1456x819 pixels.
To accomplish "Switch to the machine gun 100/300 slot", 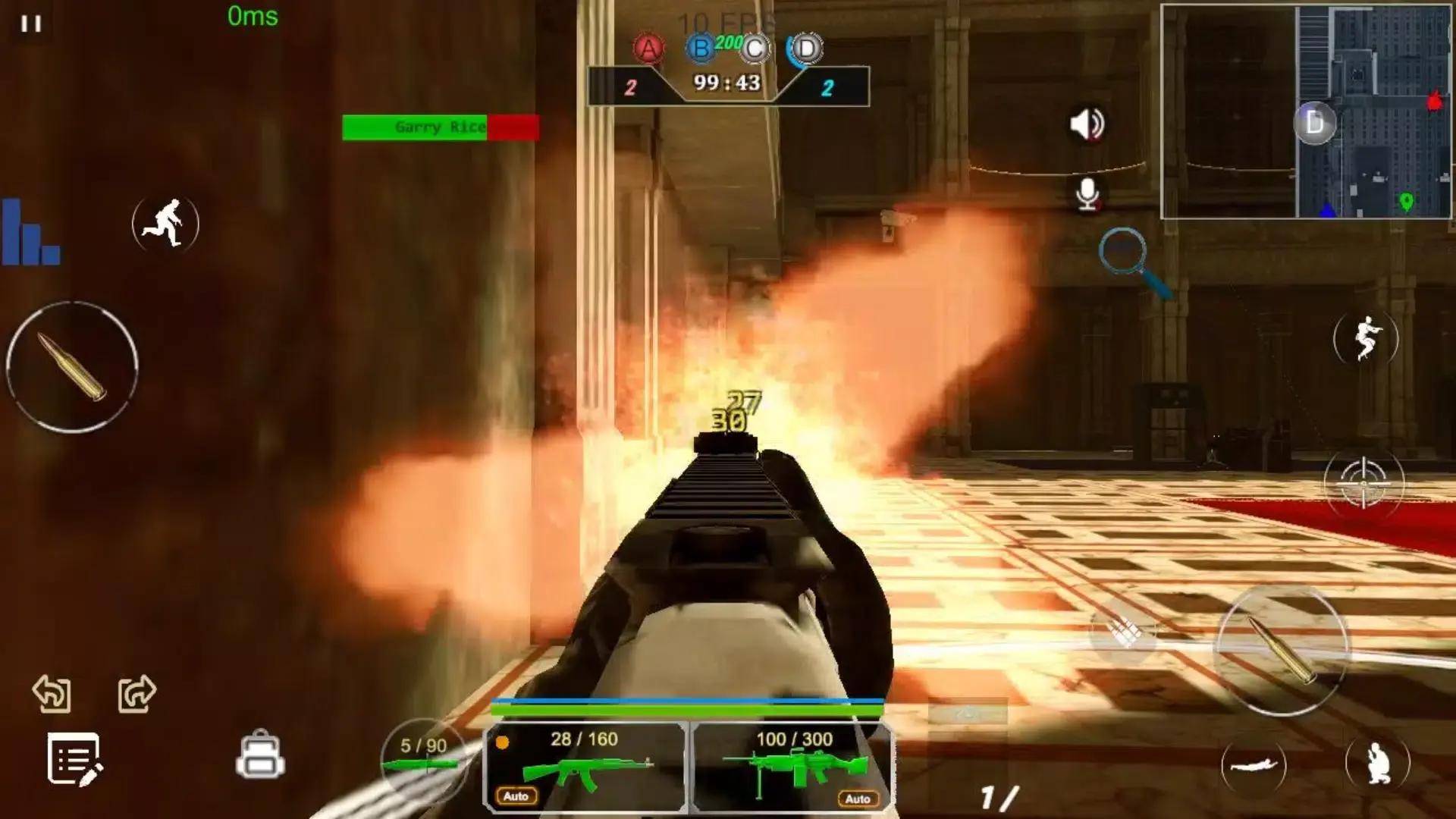I will [793, 766].
